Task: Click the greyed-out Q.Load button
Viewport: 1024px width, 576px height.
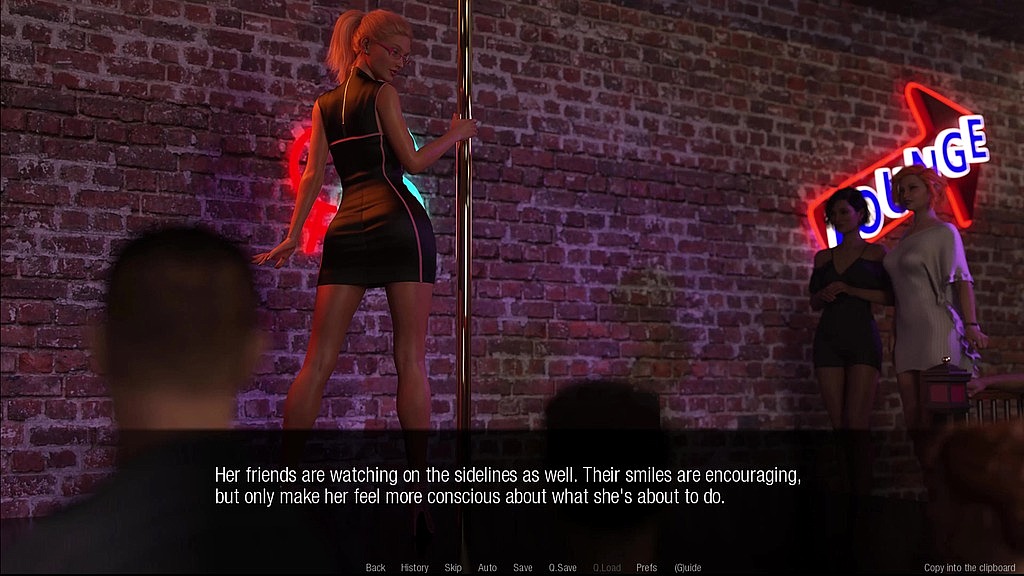Action: [606, 568]
